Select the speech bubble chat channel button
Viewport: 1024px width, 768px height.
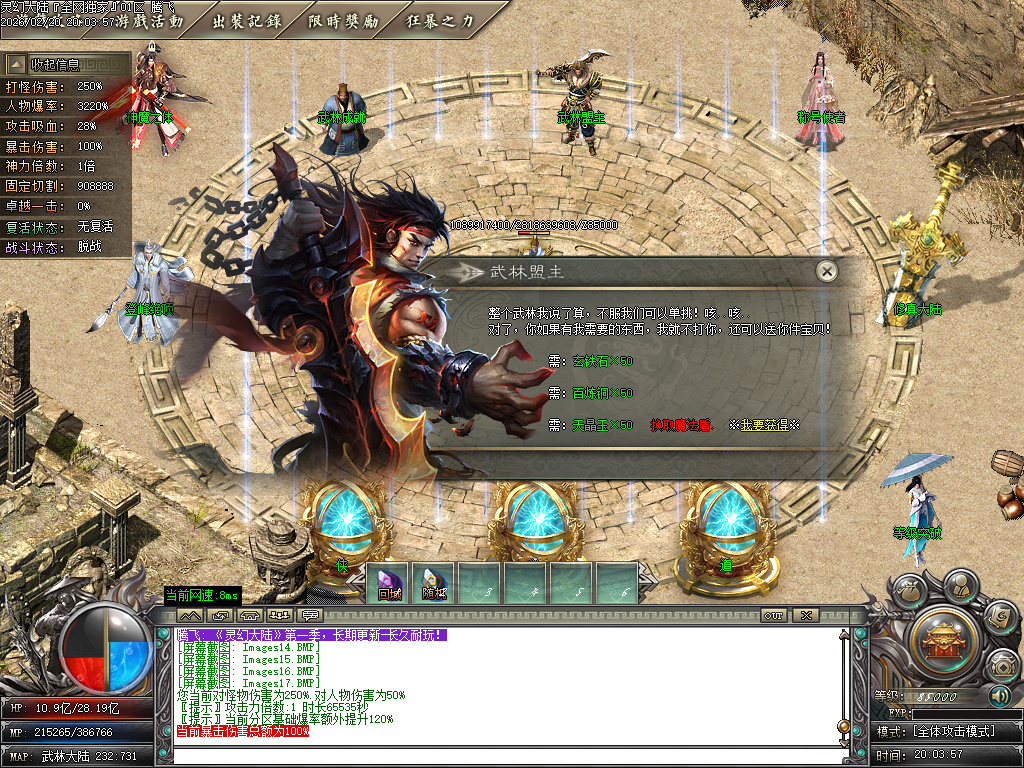coord(310,615)
